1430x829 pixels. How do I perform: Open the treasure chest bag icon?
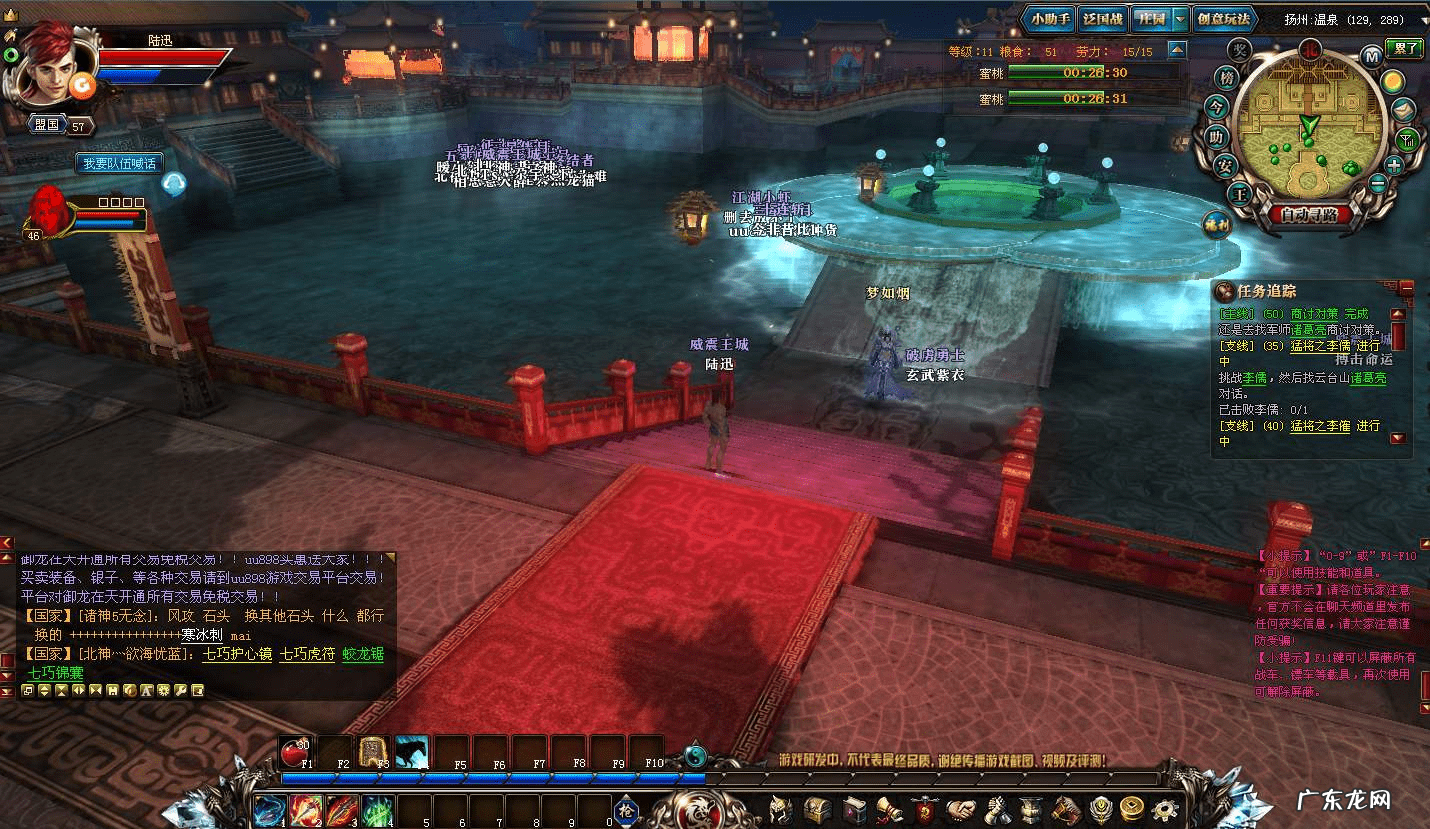(818, 807)
